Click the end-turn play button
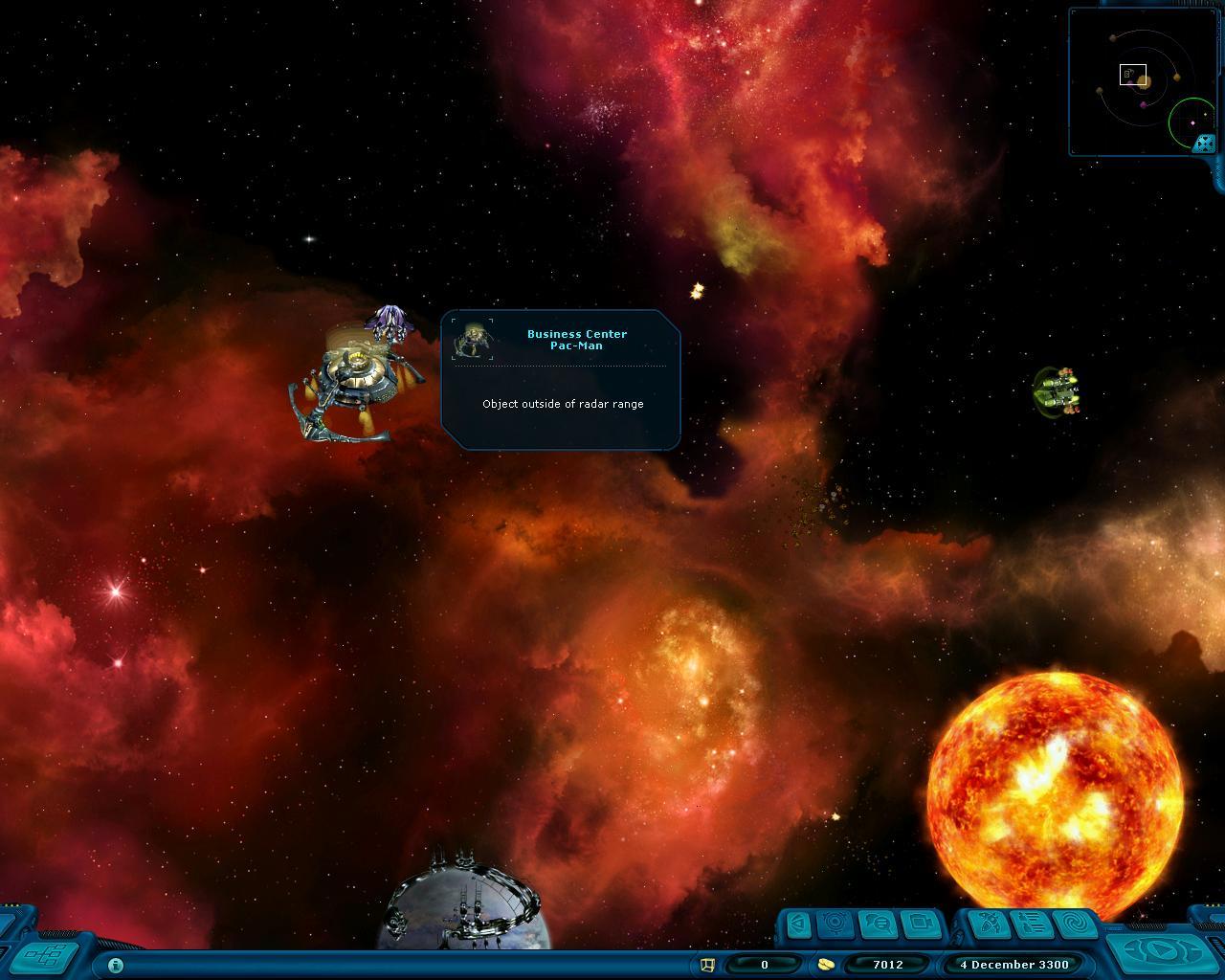Screen dimensions: 1225x980 click(1164, 953)
